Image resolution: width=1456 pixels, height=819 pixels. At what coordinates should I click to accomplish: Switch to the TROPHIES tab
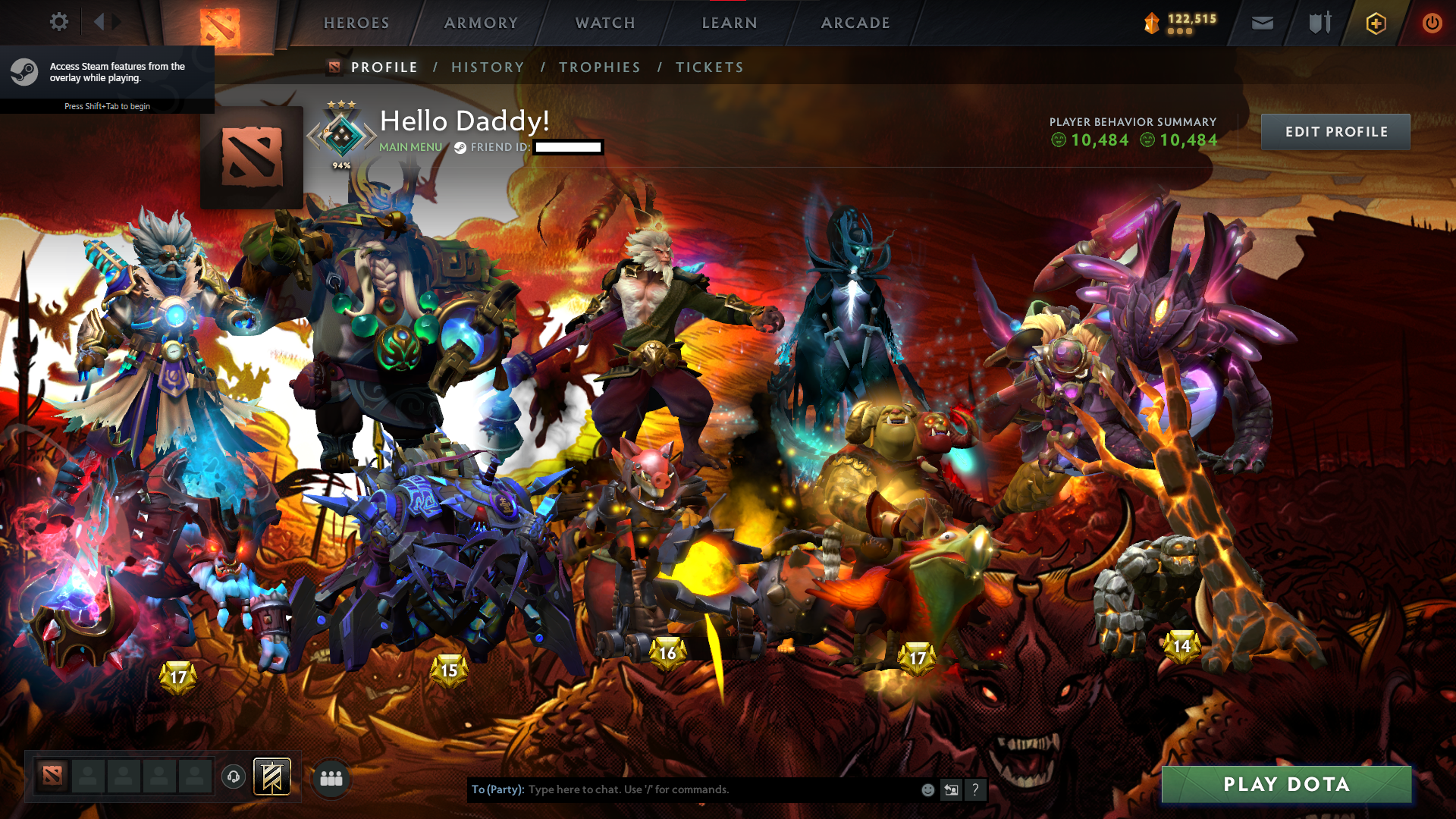tap(599, 67)
